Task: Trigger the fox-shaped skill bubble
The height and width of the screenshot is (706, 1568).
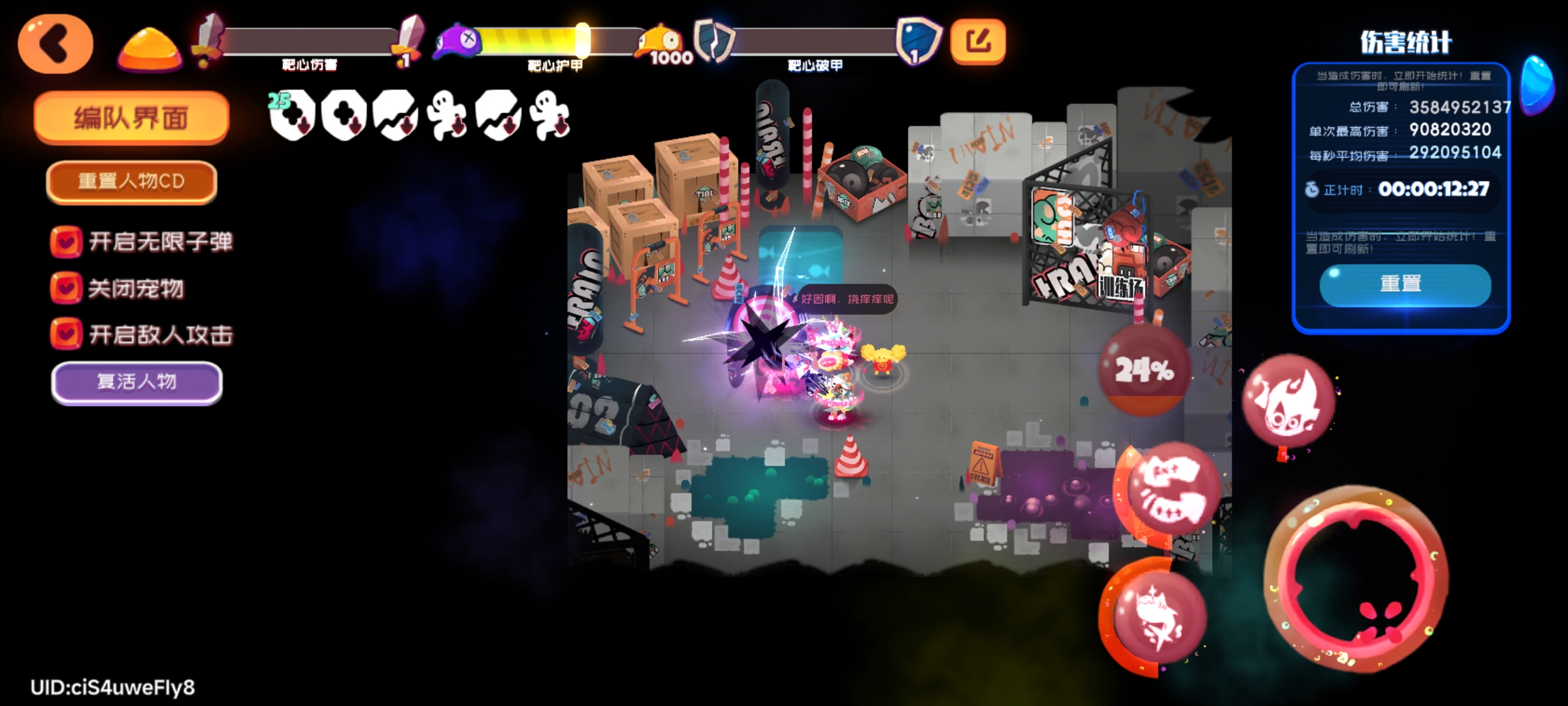Action: [x=1158, y=616]
